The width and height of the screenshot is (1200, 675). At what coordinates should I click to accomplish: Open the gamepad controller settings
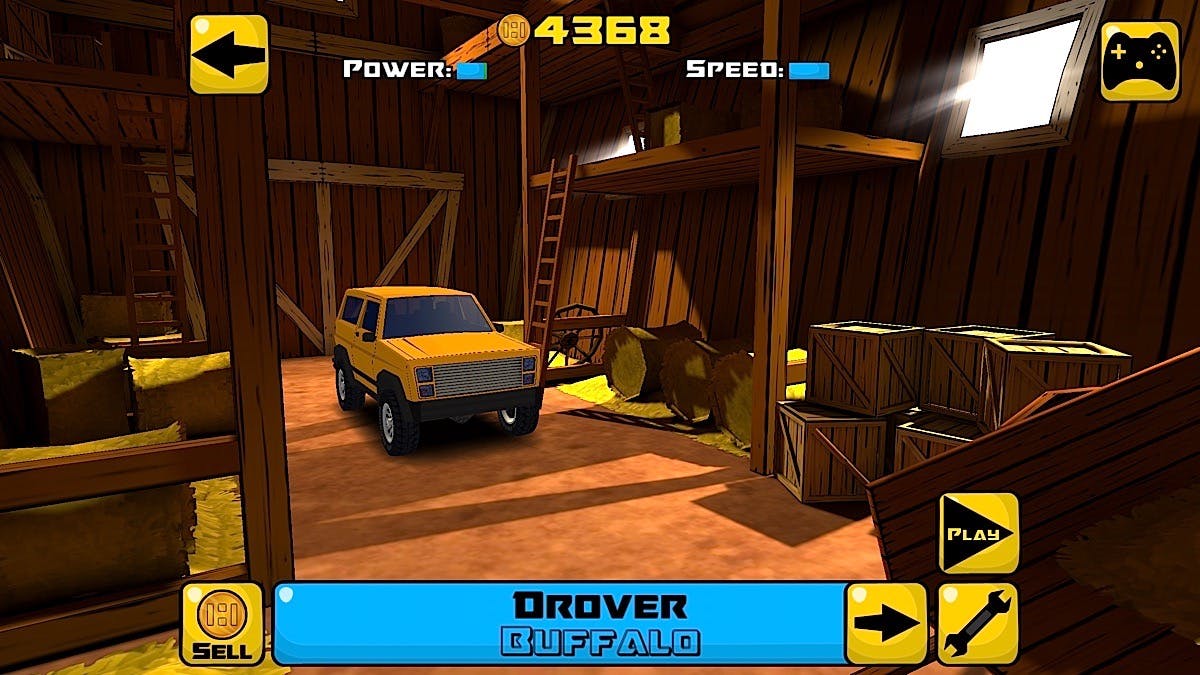click(x=1140, y=61)
